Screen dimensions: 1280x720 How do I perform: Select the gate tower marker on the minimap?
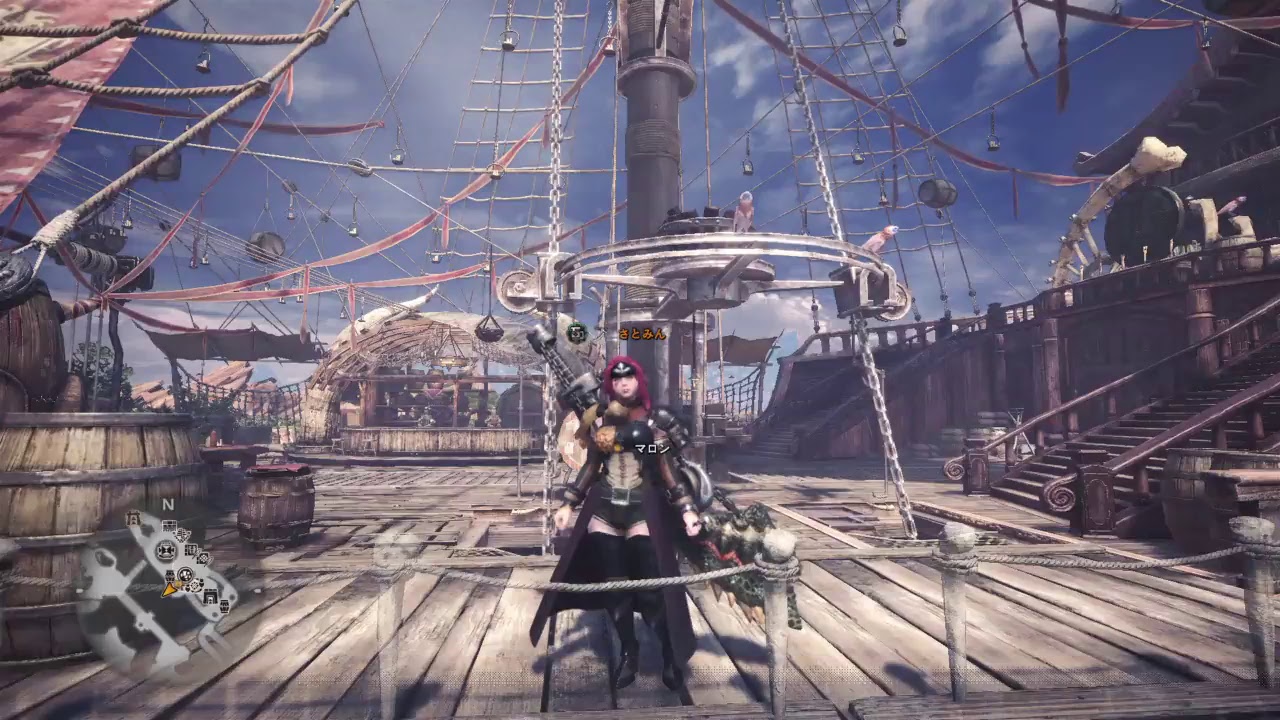(x=133, y=519)
